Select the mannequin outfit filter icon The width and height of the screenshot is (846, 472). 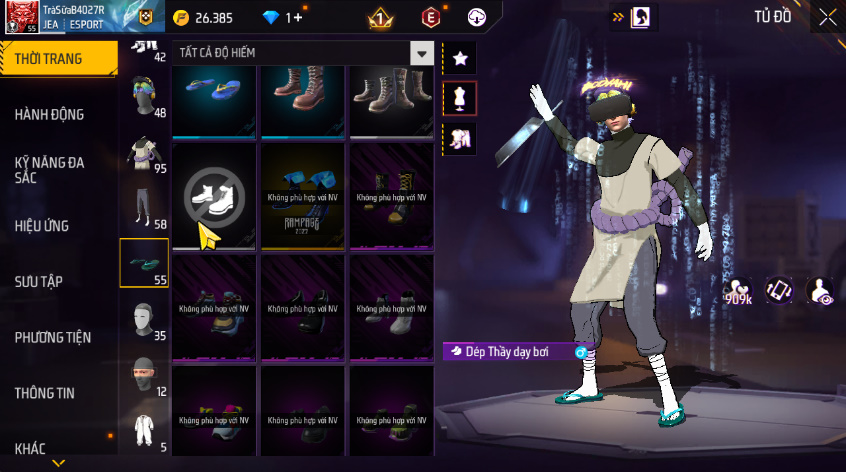tap(460, 98)
